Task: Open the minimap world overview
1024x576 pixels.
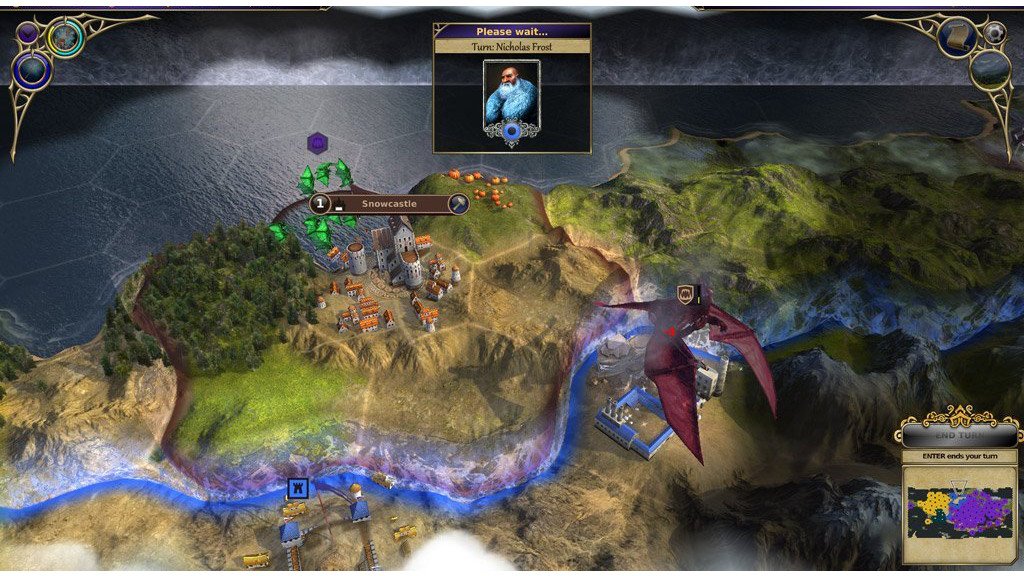Action: (x=960, y=511)
